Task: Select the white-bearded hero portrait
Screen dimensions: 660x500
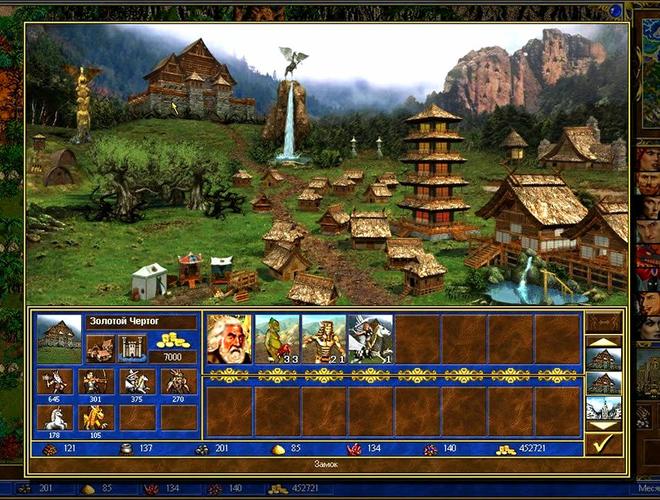Action: point(229,339)
